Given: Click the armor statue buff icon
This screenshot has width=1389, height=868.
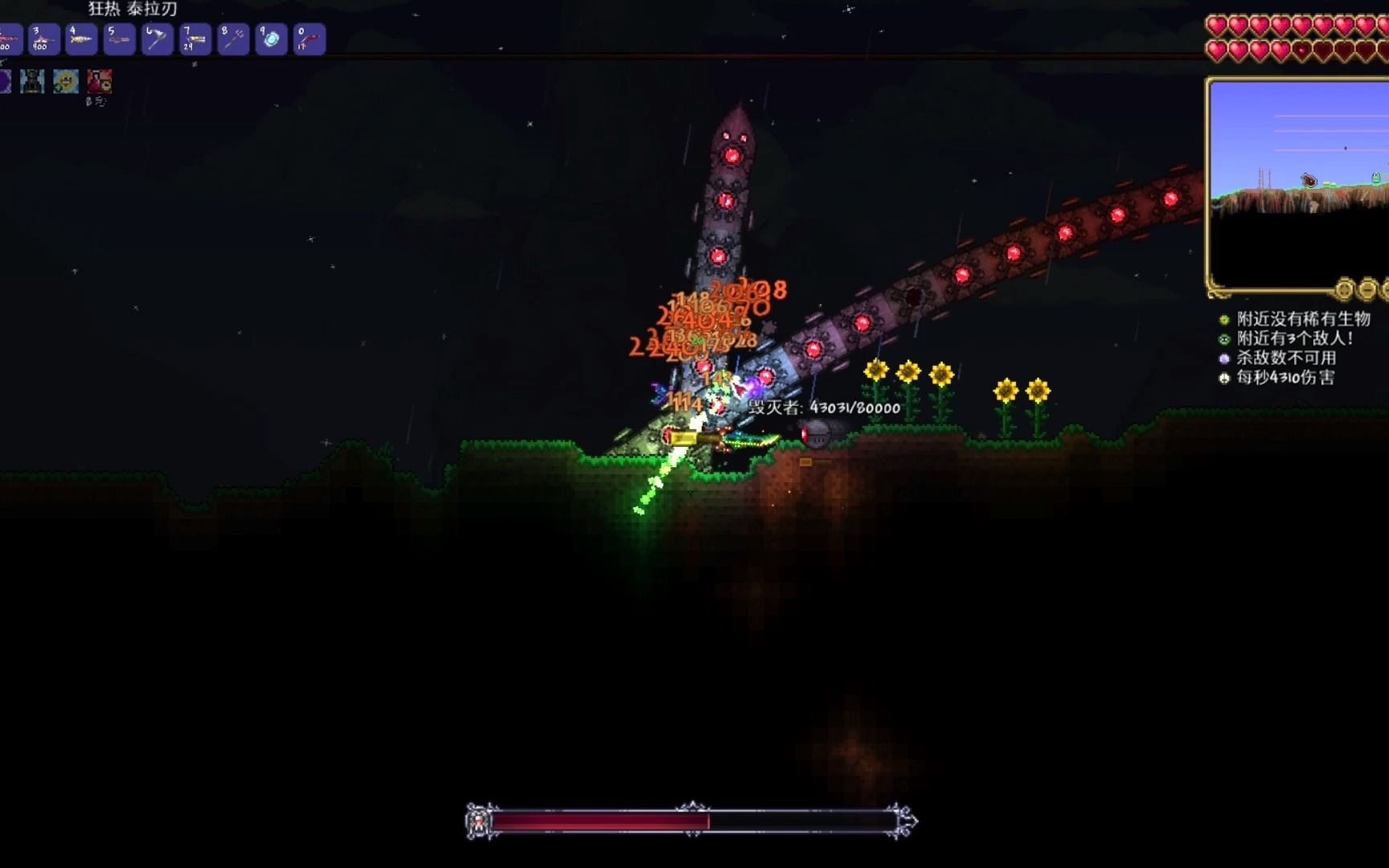Looking at the screenshot, I should 32,81.
